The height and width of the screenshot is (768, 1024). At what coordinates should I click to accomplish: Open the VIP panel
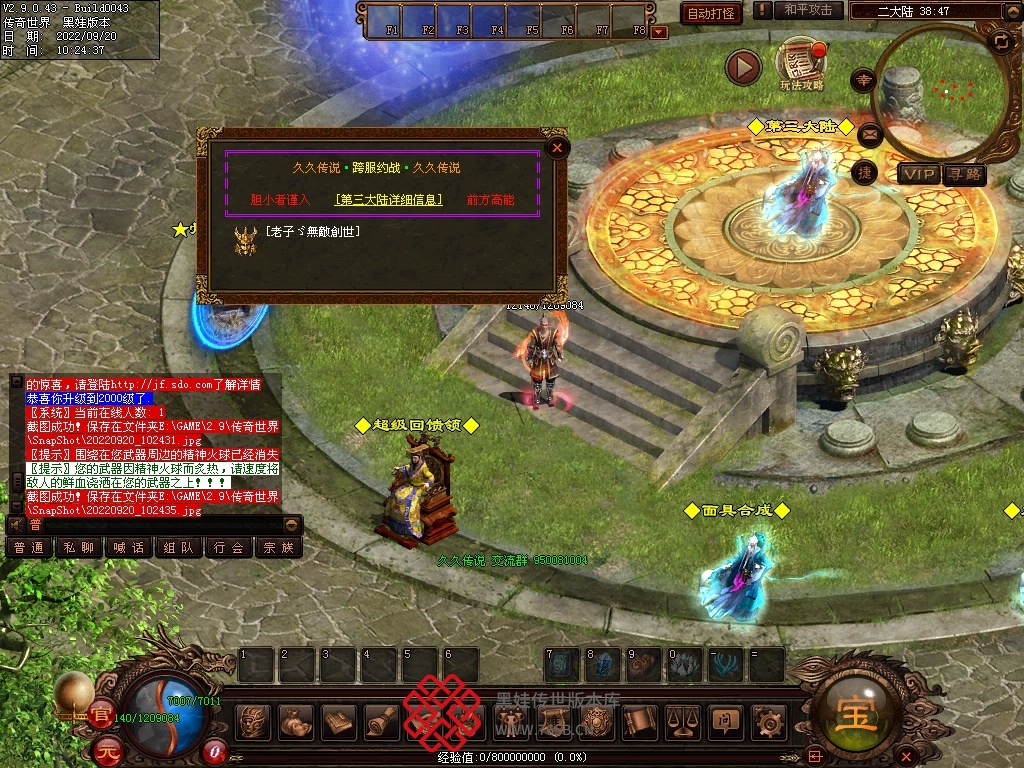[920, 174]
